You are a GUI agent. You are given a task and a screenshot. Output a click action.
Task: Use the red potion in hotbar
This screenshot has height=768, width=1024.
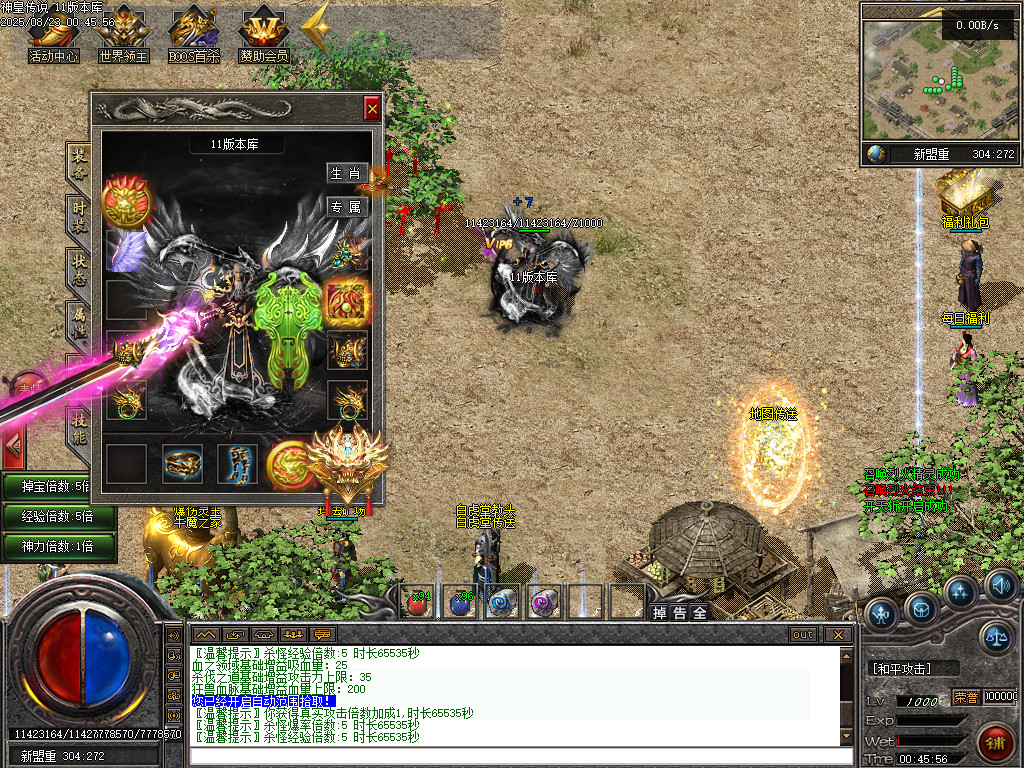point(418,601)
